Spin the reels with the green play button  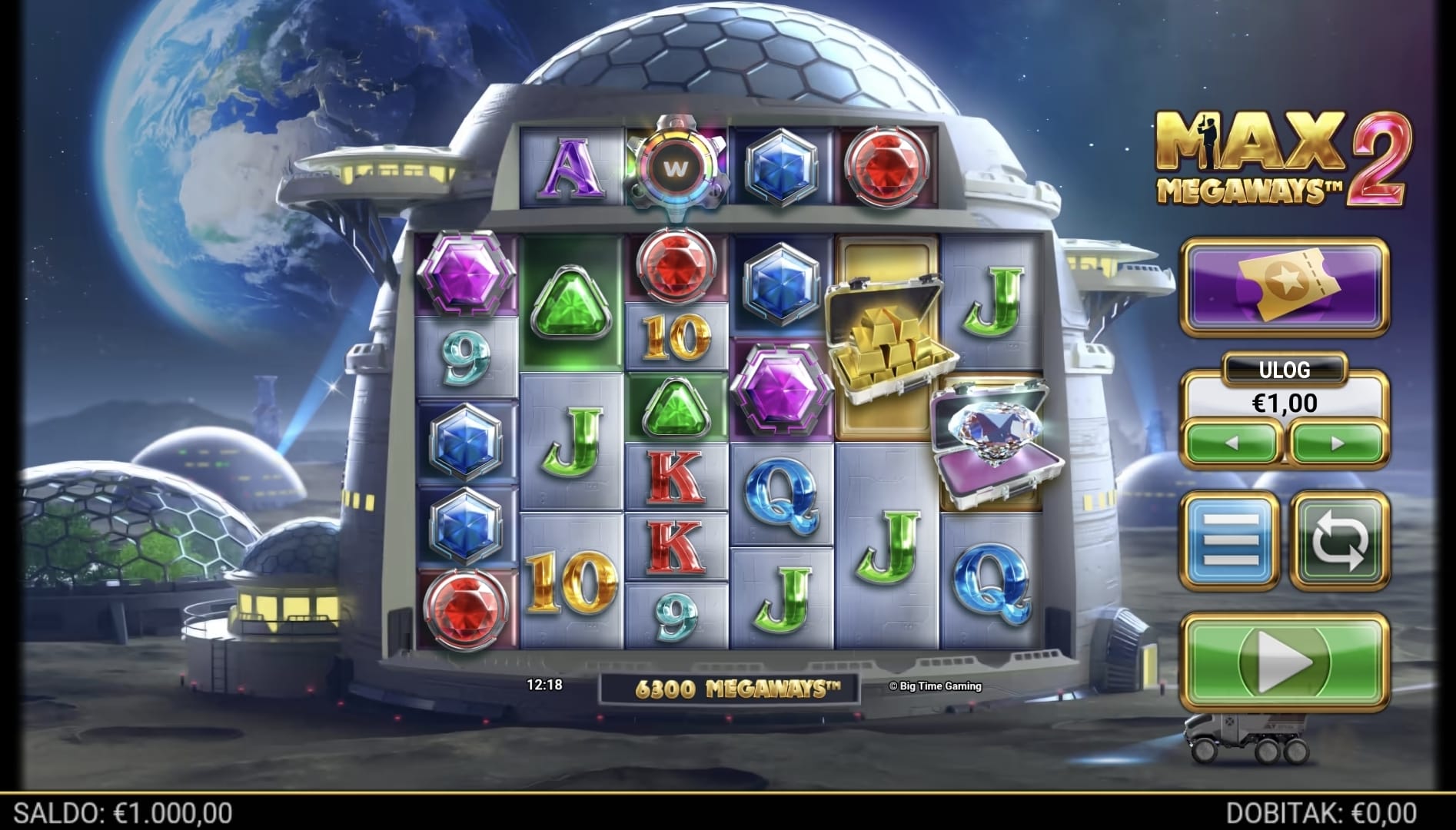point(1285,661)
